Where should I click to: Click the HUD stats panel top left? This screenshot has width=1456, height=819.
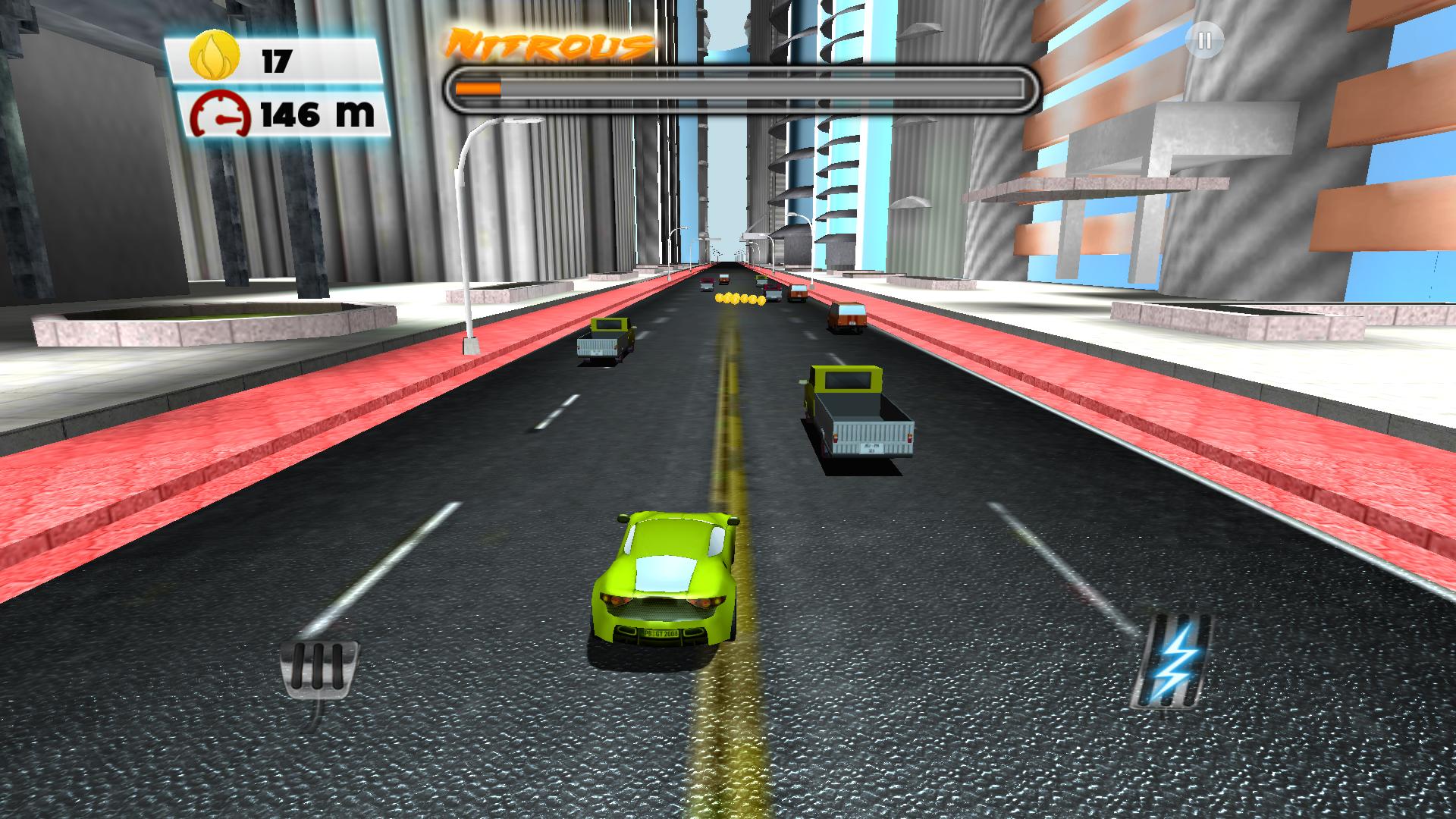click(281, 87)
